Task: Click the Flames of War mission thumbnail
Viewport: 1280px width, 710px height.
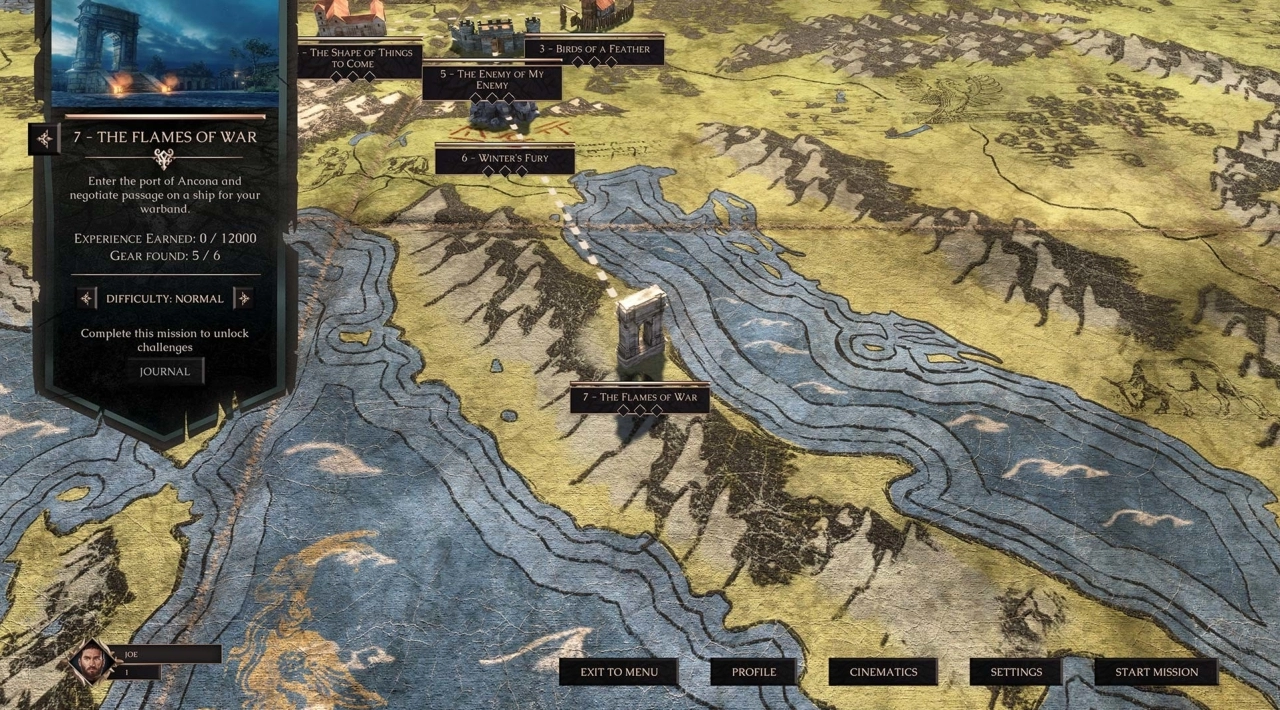Action: pos(165,50)
